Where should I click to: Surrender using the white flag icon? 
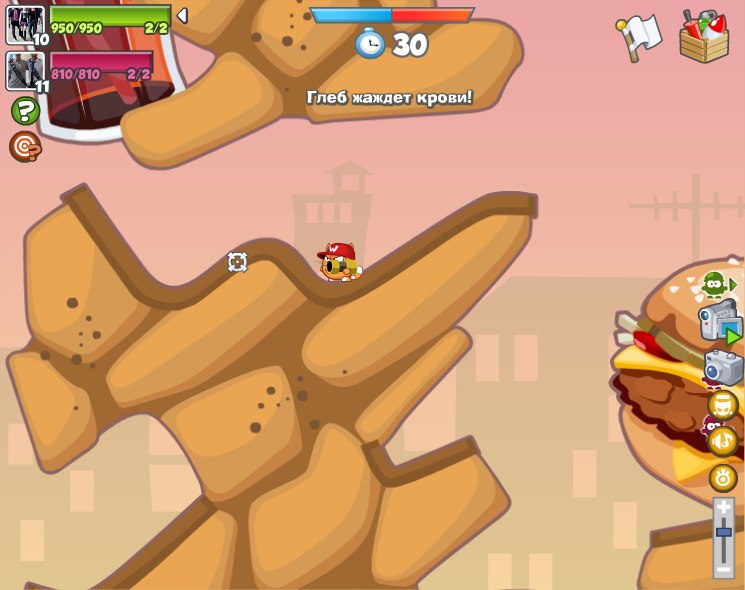pyautogui.click(x=639, y=37)
